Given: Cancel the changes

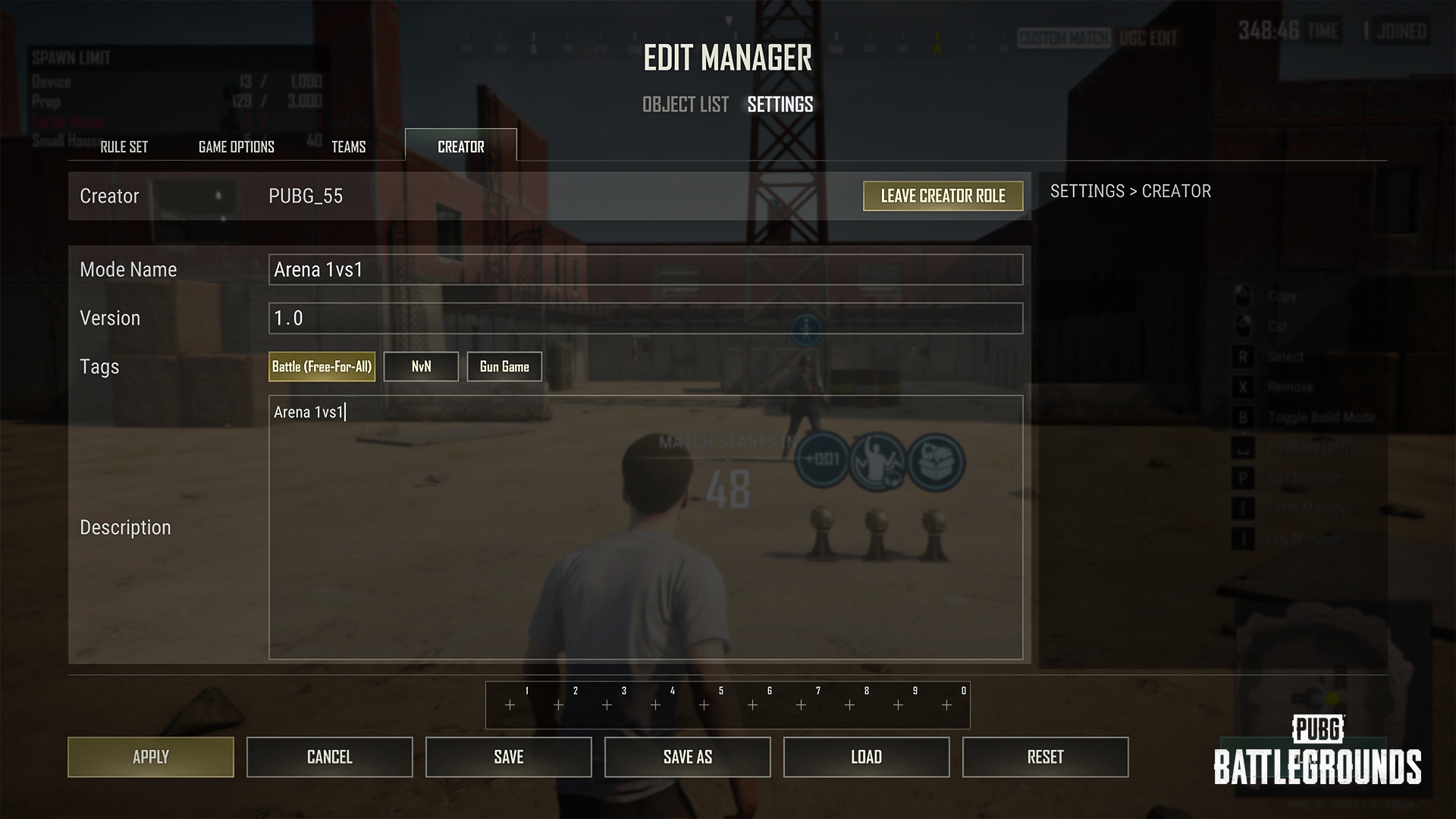Looking at the screenshot, I should tap(330, 757).
